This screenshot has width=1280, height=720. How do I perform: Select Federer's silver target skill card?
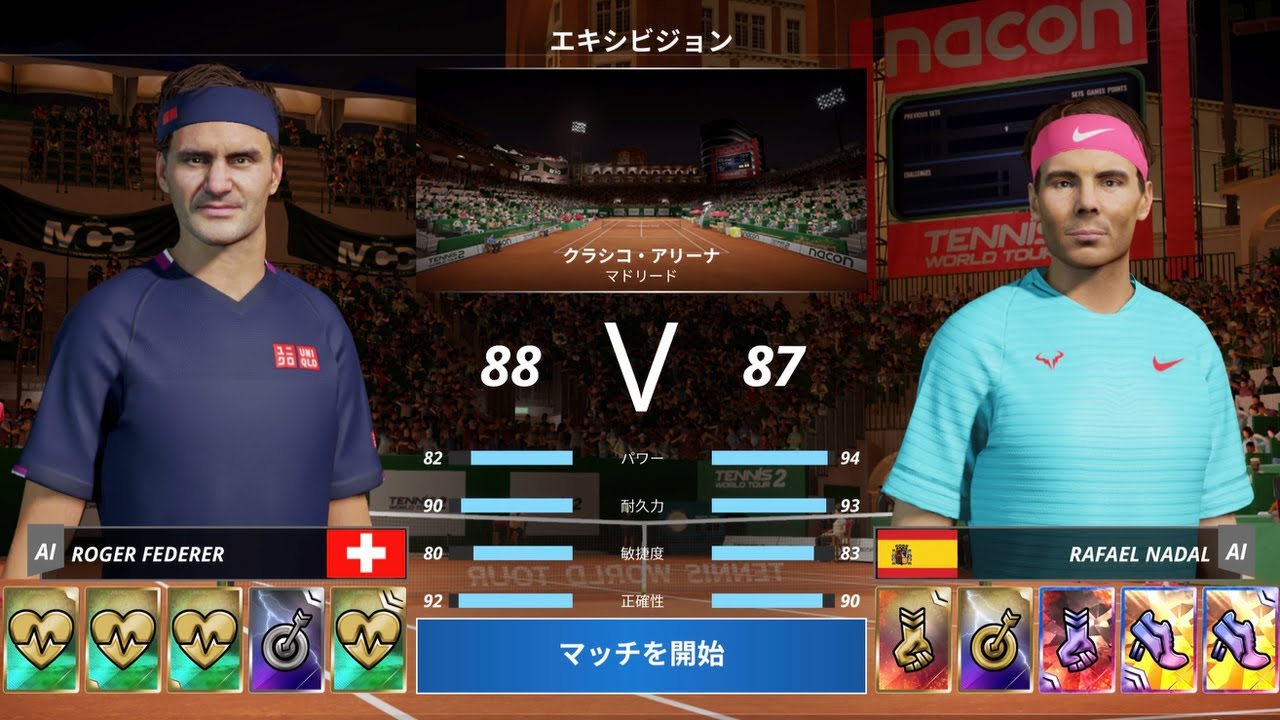pos(286,638)
